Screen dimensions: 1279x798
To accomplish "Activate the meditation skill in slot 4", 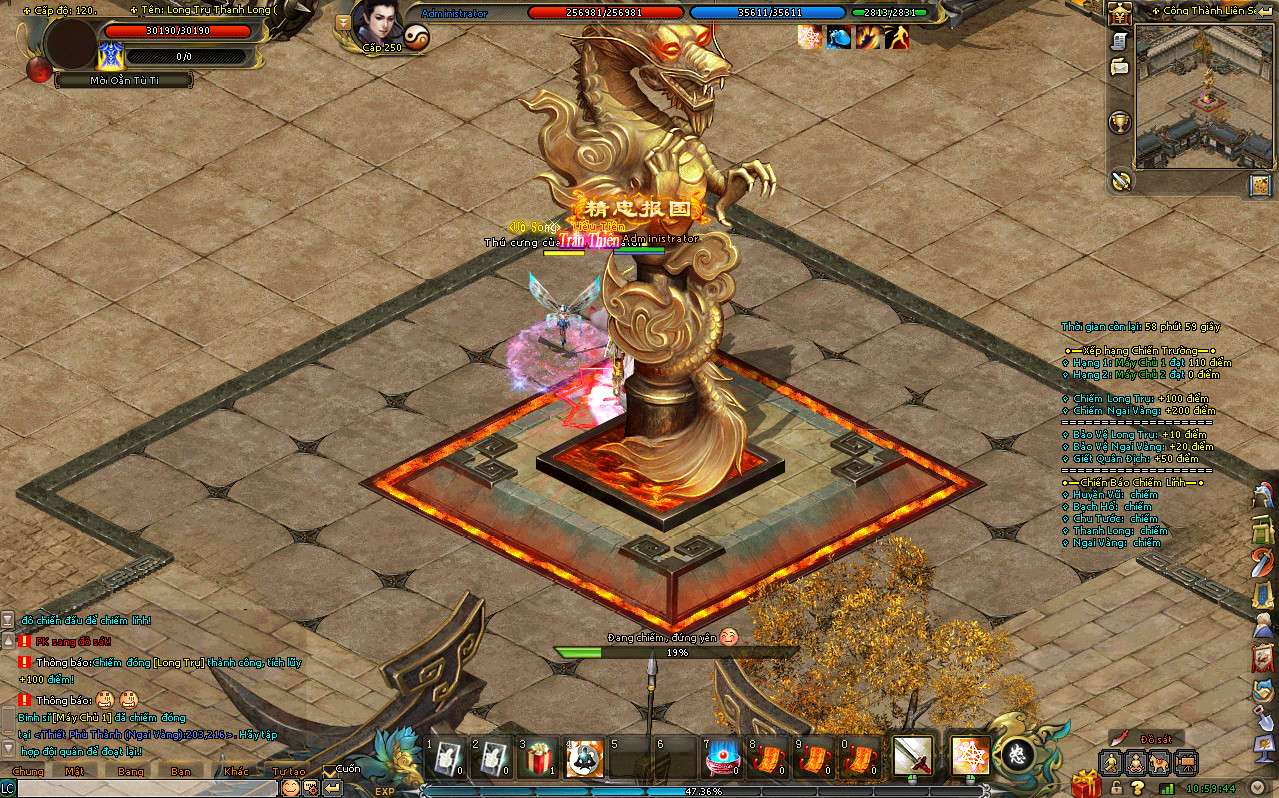I will click(585, 759).
